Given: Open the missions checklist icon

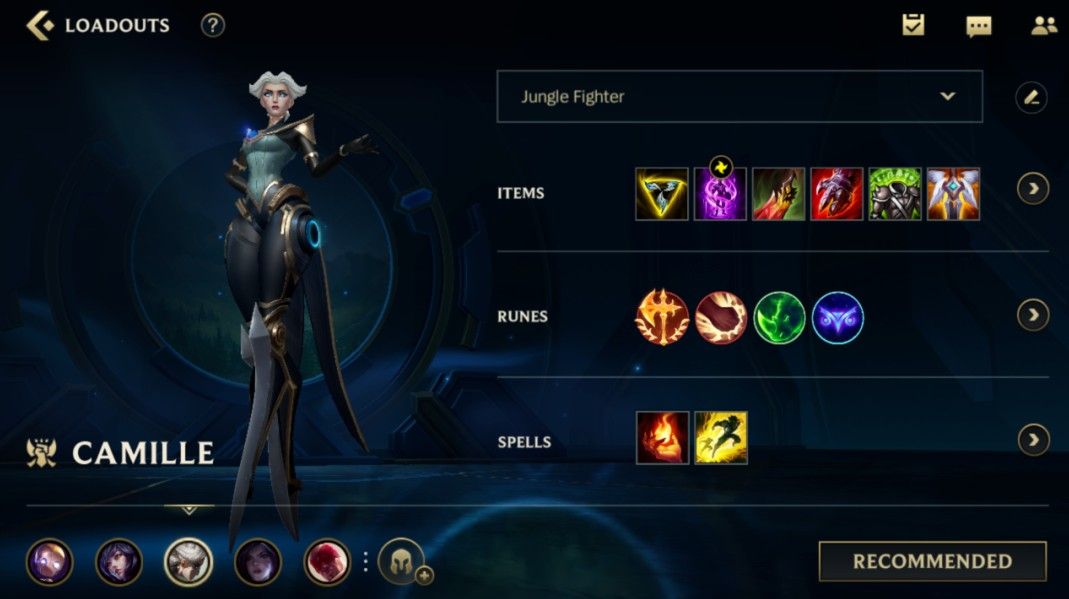Looking at the screenshot, I should pos(913,26).
